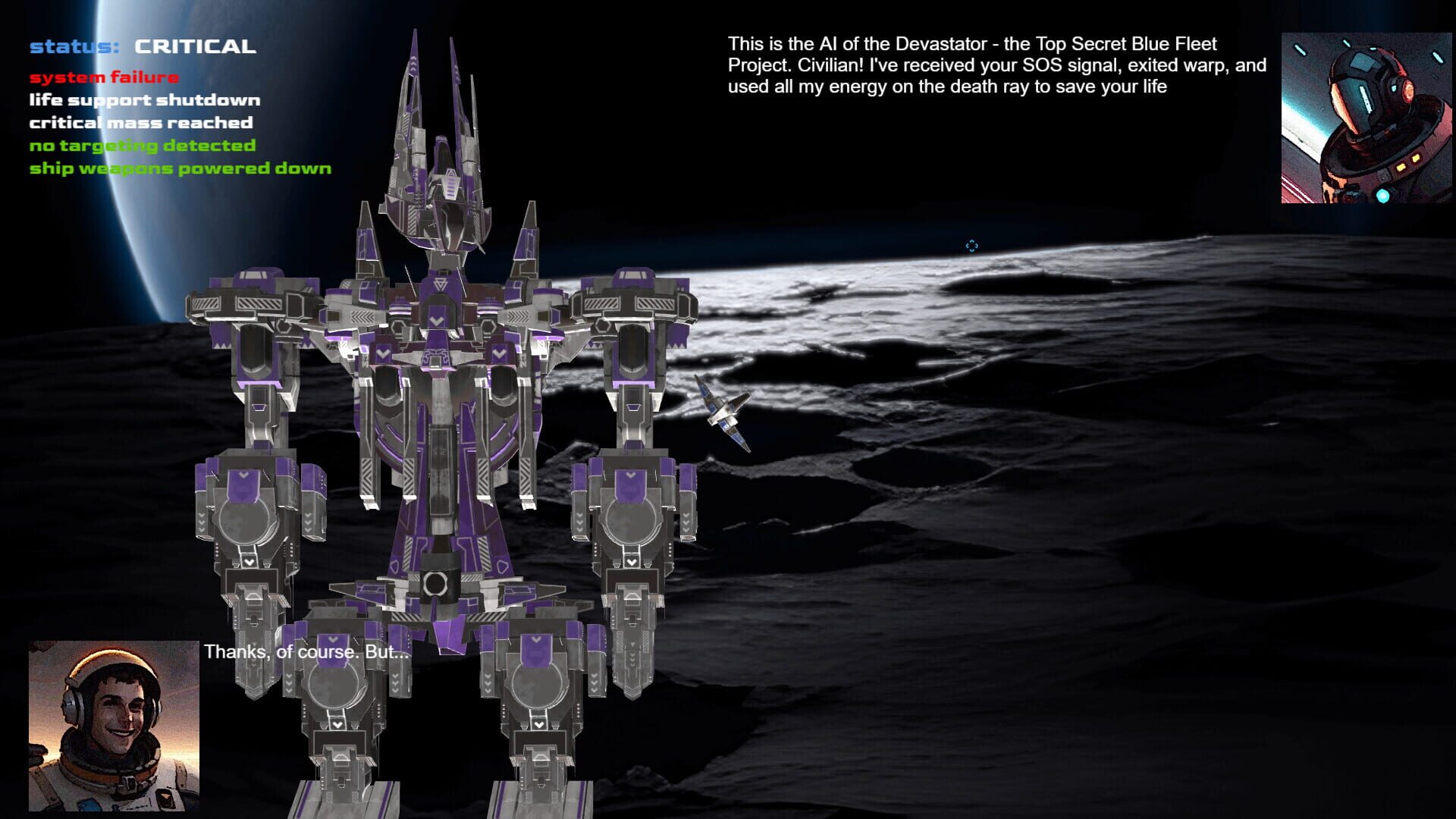Click the blue targeting reticle icon
The image size is (1456, 819).
pyautogui.click(x=971, y=246)
